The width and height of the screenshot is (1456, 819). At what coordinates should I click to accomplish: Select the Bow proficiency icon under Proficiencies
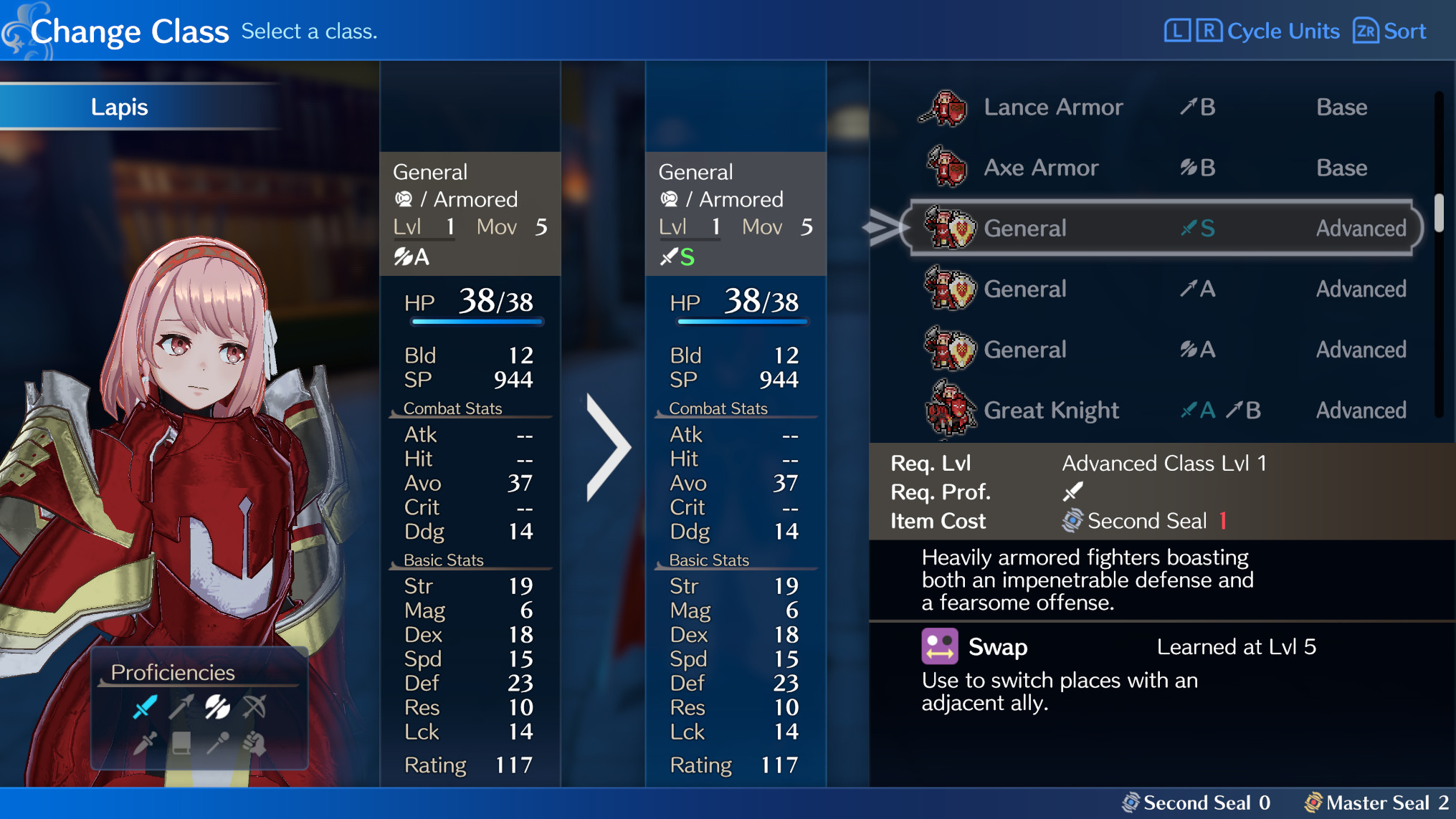(255, 707)
